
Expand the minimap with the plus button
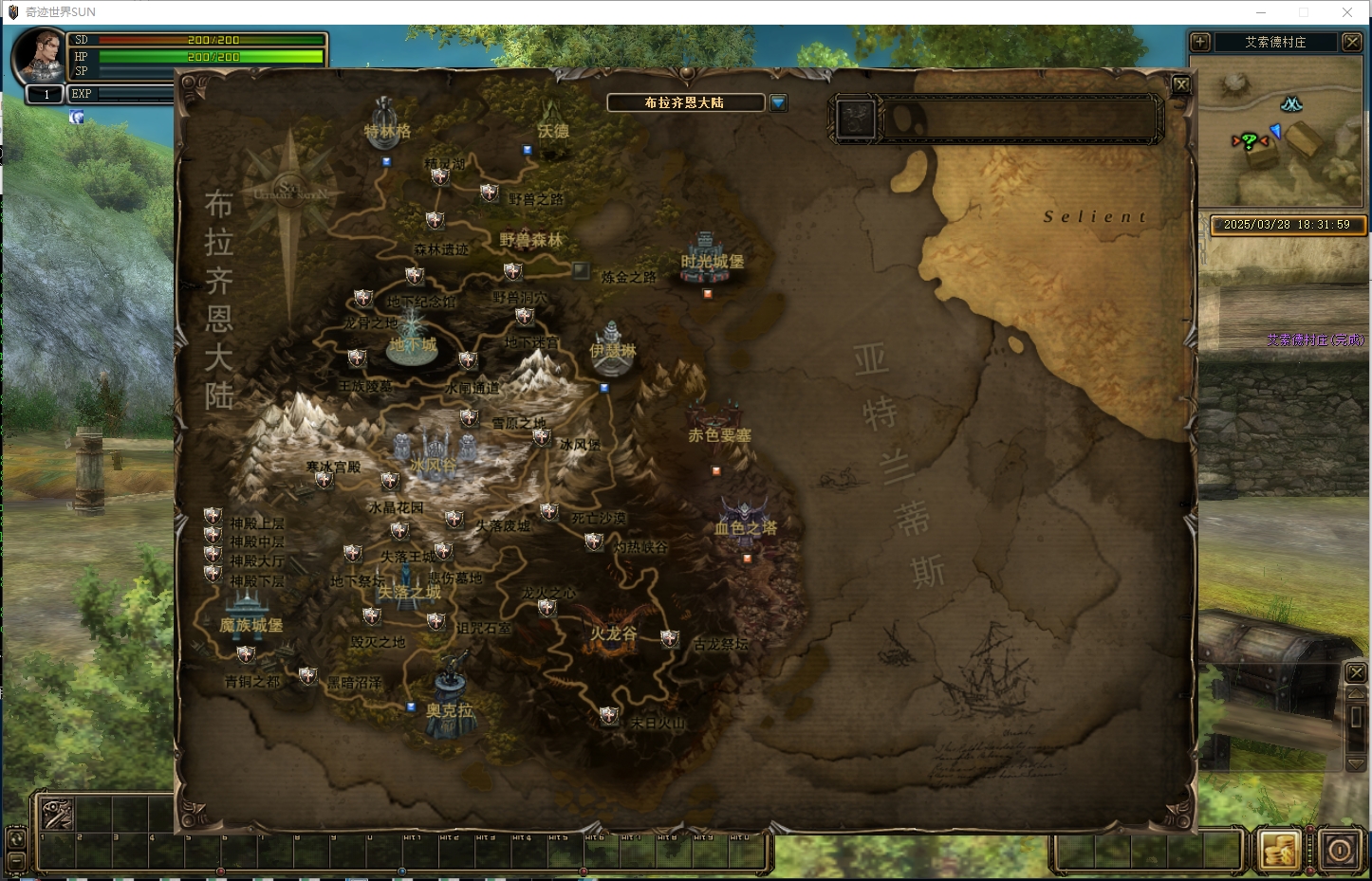(x=1200, y=42)
